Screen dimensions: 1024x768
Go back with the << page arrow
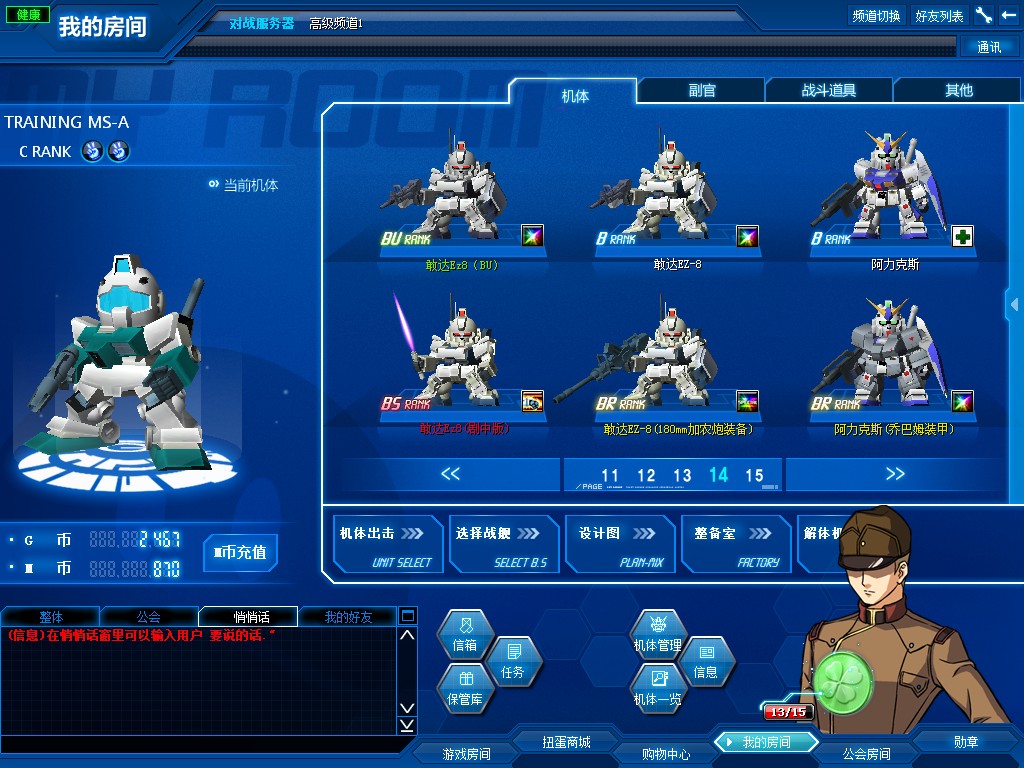coord(451,474)
